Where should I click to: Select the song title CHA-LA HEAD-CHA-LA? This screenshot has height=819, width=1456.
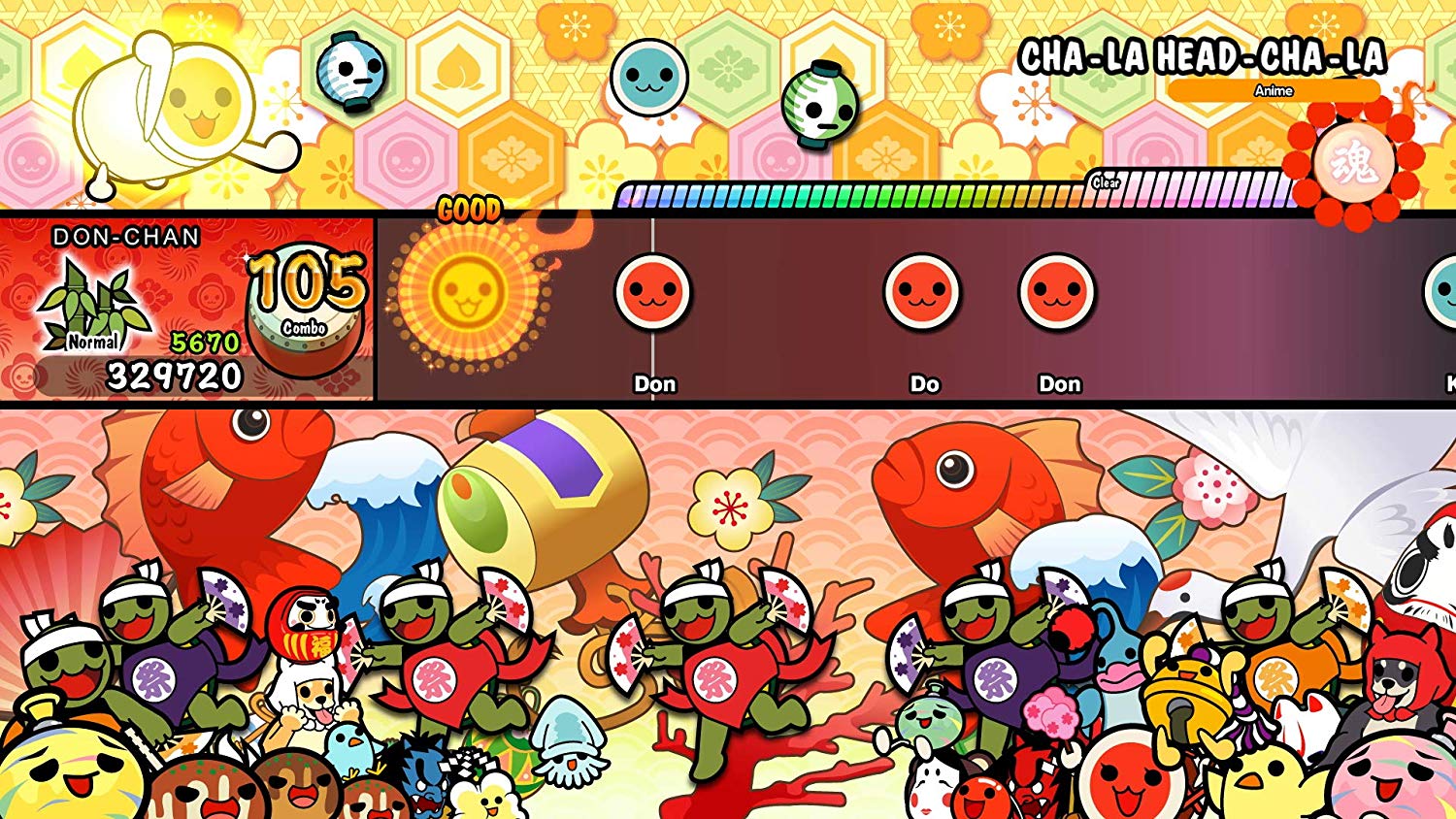pyautogui.click(x=1204, y=55)
